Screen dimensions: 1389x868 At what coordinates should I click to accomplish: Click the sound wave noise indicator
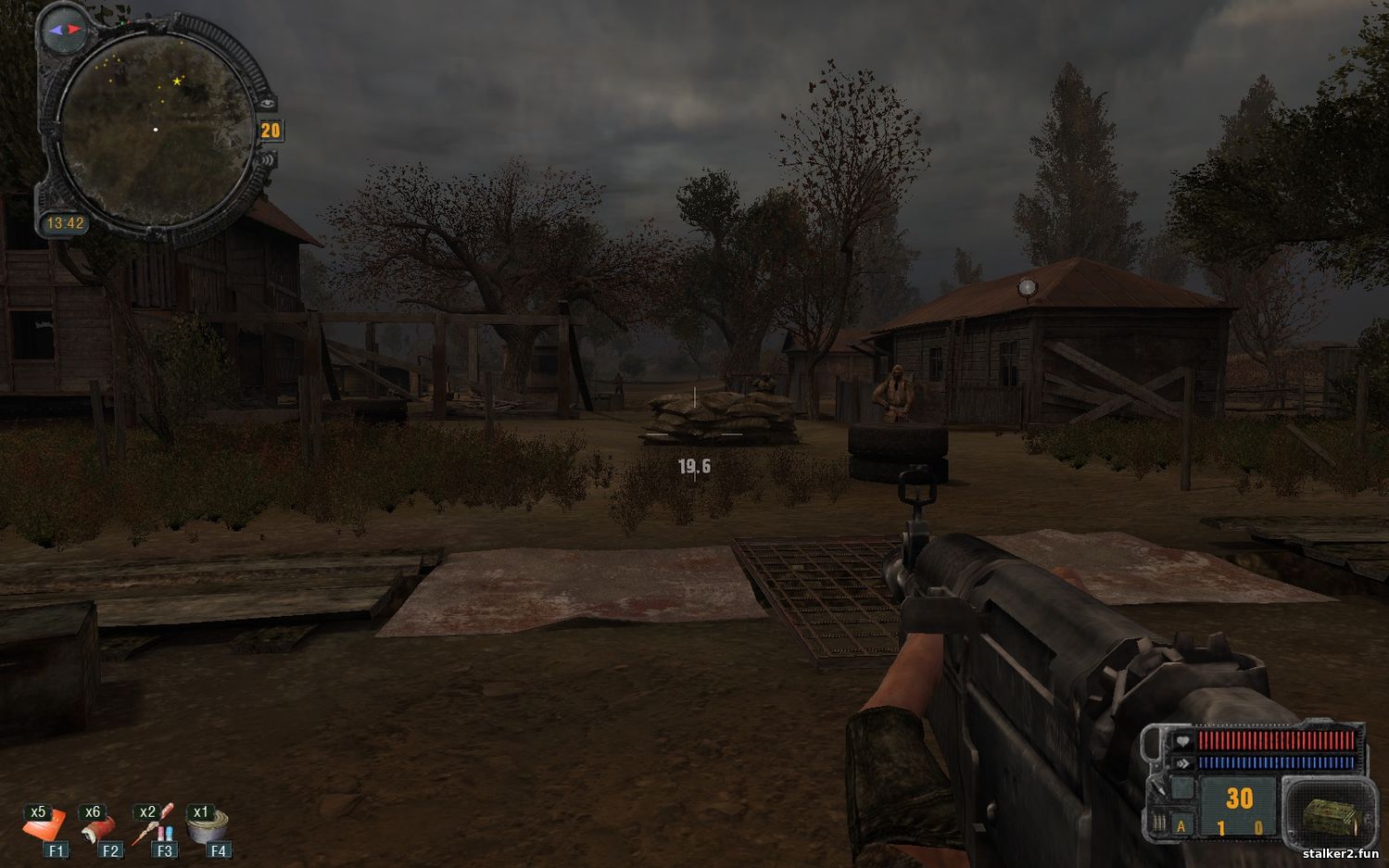point(268,159)
